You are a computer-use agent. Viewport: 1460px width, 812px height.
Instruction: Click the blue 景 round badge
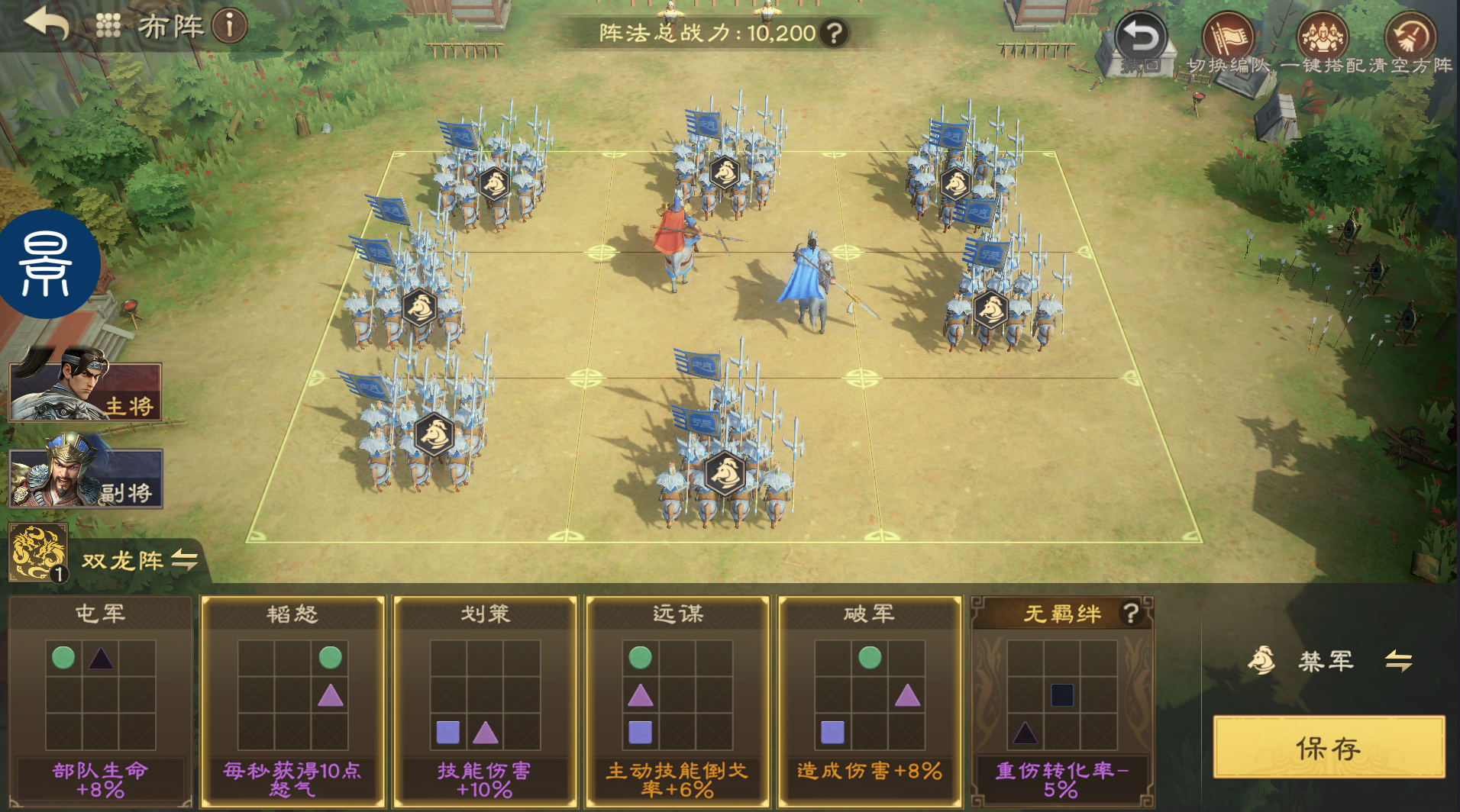pyautogui.click(x=47, y=264)
